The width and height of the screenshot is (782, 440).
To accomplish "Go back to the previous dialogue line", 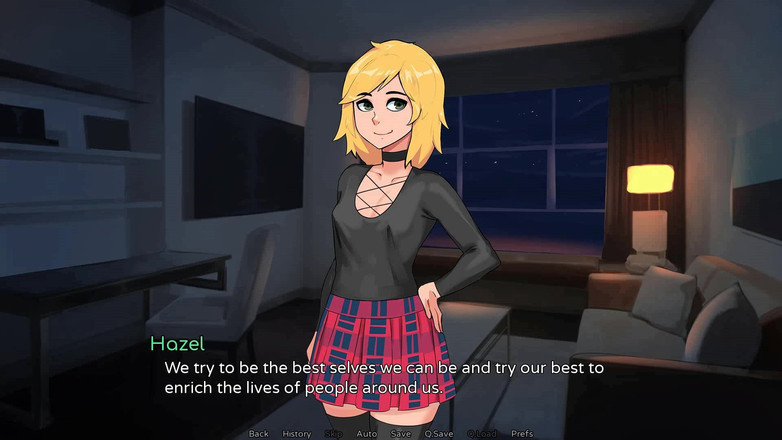I will pyautogui.click(x=259, y=434).
